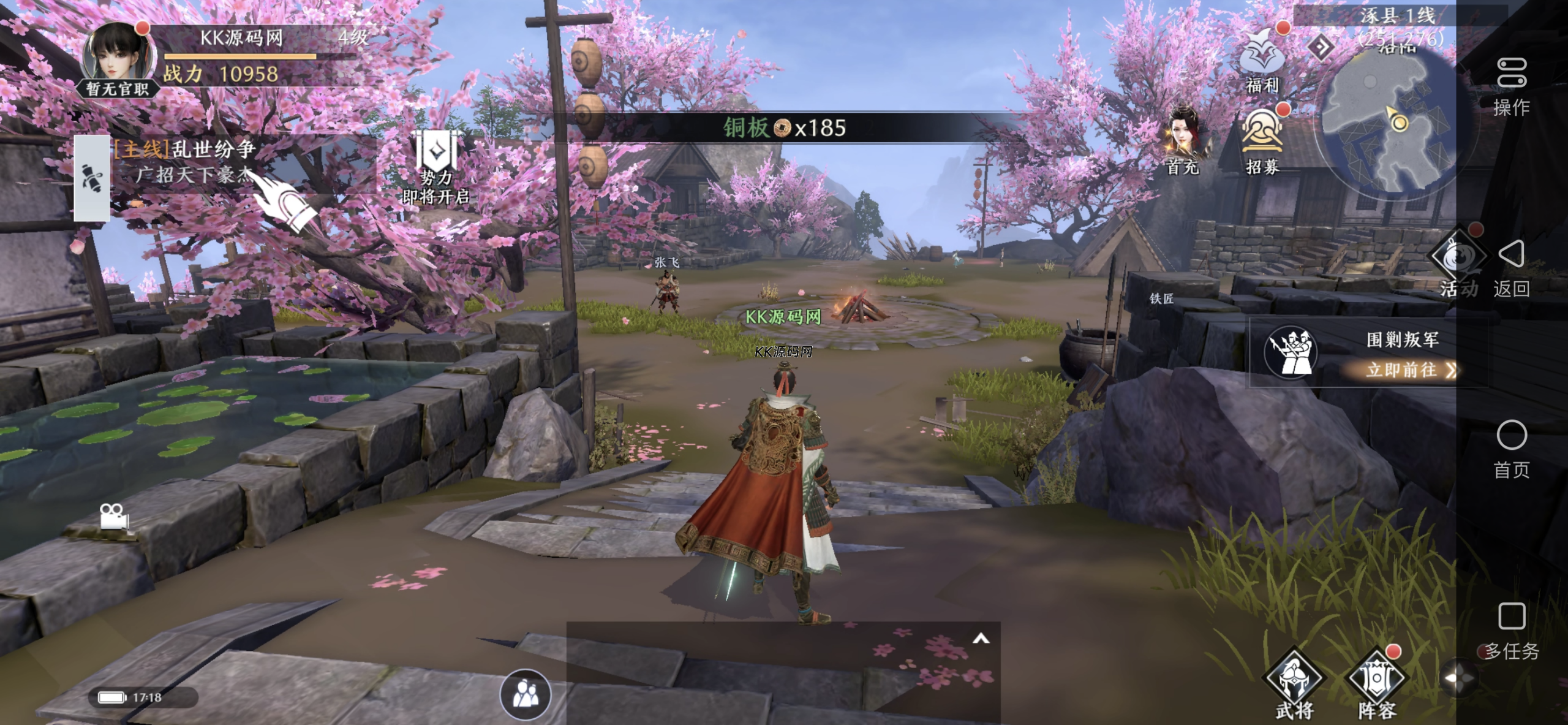This screenshot has height=725, width=1568.
Task: Open the friends social icon
Action: tap(525, 694)
